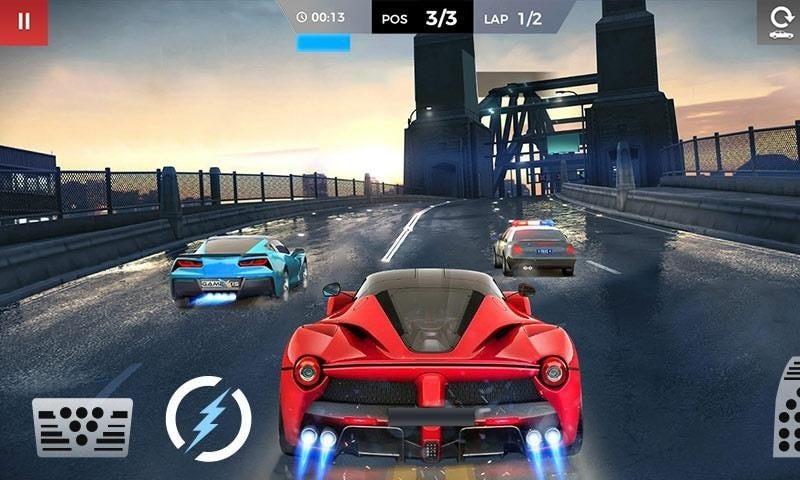Activate the lightning bolt nitro boost
The image size is (800, 480).
(x=208, y=418)
